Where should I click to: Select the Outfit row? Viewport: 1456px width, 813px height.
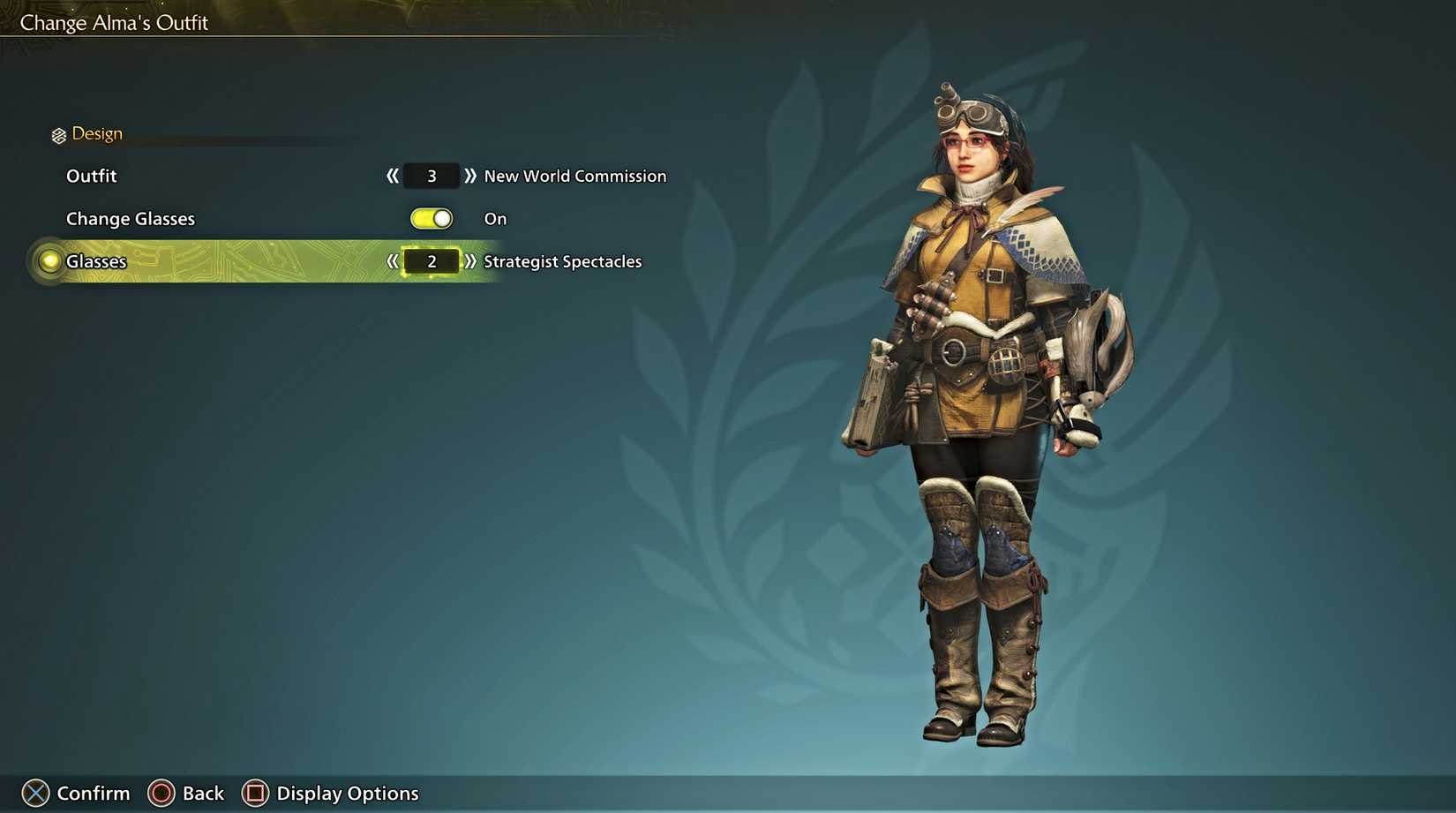[92, 176]
